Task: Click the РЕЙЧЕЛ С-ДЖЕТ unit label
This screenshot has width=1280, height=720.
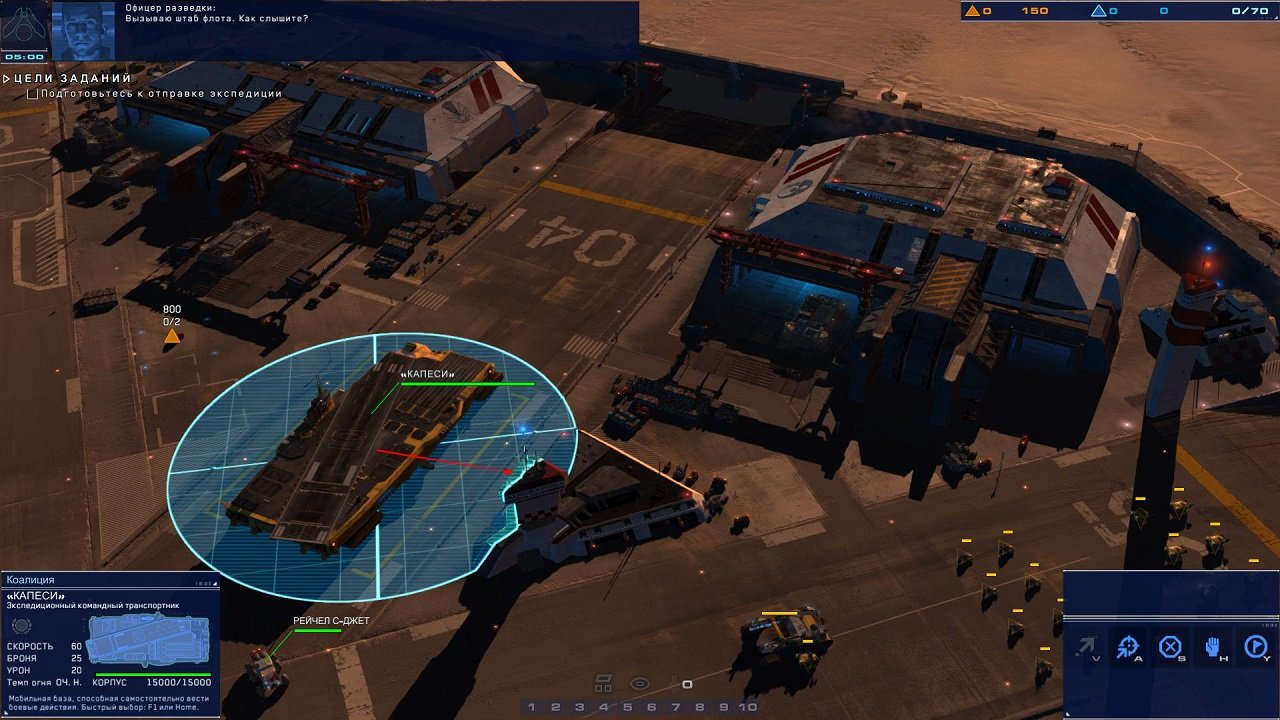Action: [330, 620]
